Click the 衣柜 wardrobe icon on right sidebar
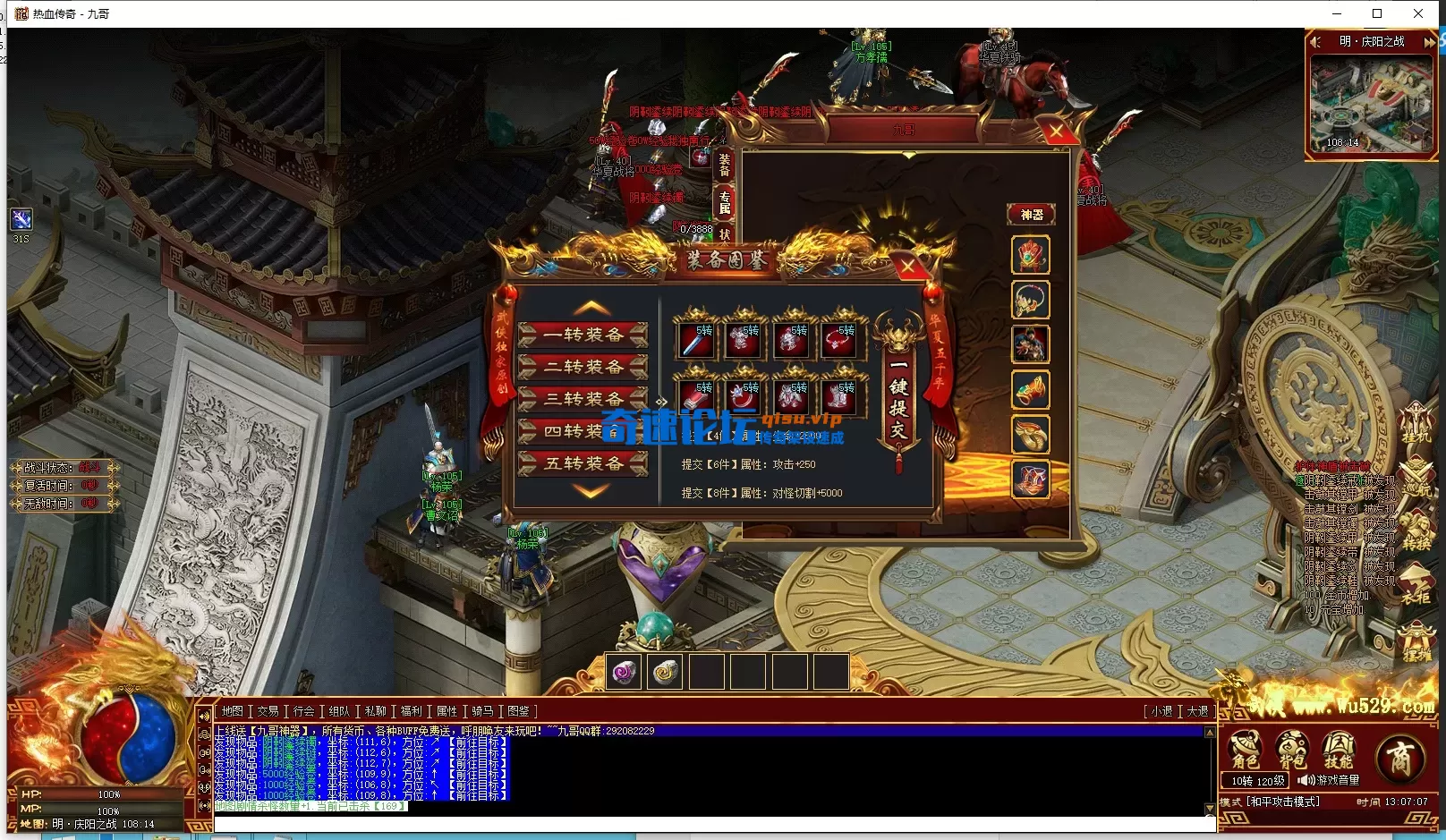Viewport: 1446px width, 840px height. tap(1416, 580)
